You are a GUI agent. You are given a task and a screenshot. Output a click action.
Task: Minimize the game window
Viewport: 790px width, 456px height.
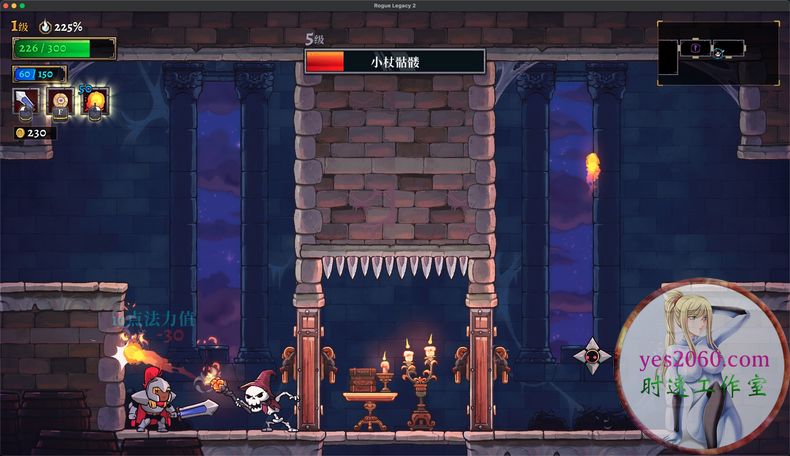click(15, 6)
